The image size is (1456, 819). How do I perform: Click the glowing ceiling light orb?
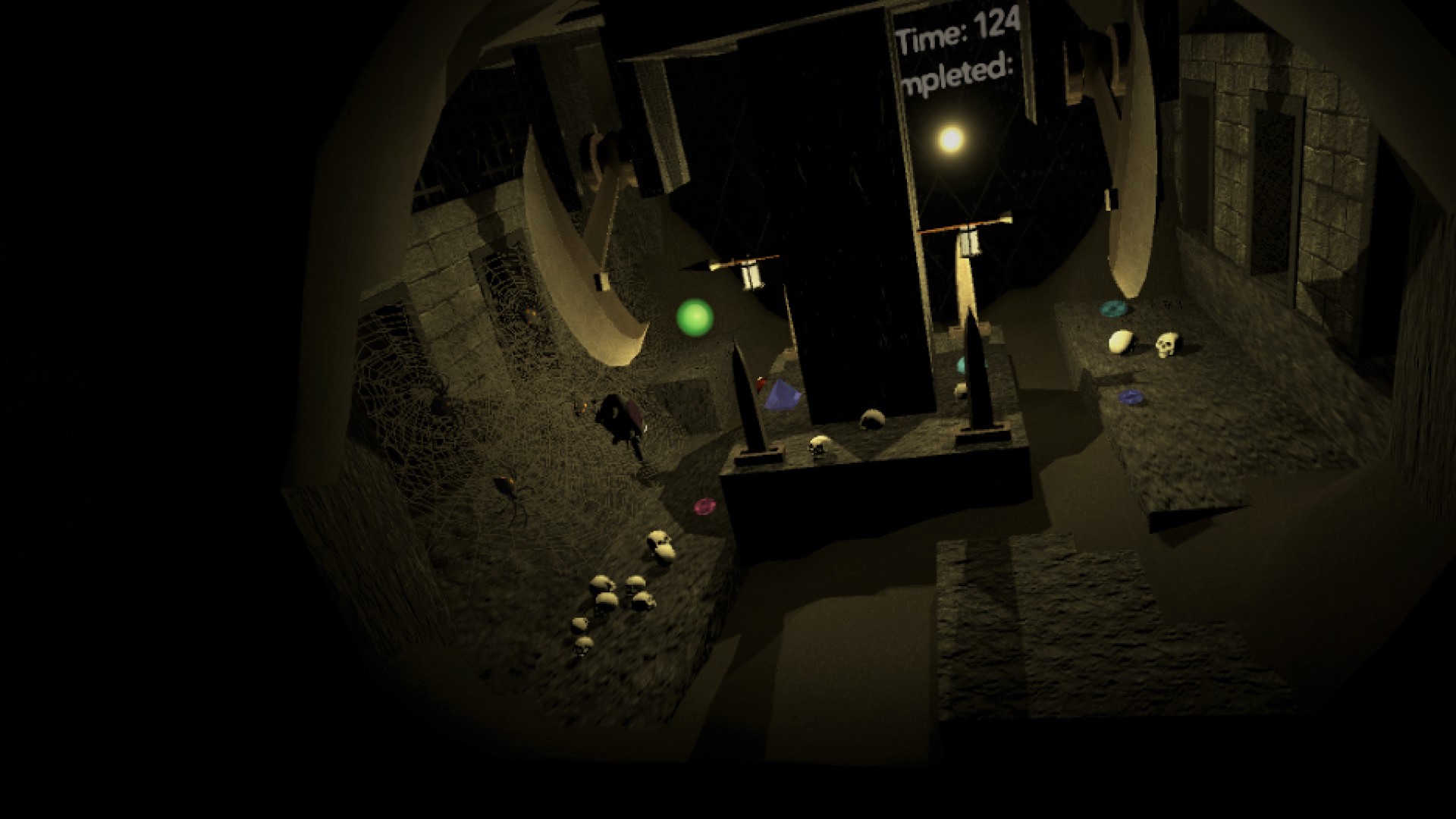(x=950, y=141)
